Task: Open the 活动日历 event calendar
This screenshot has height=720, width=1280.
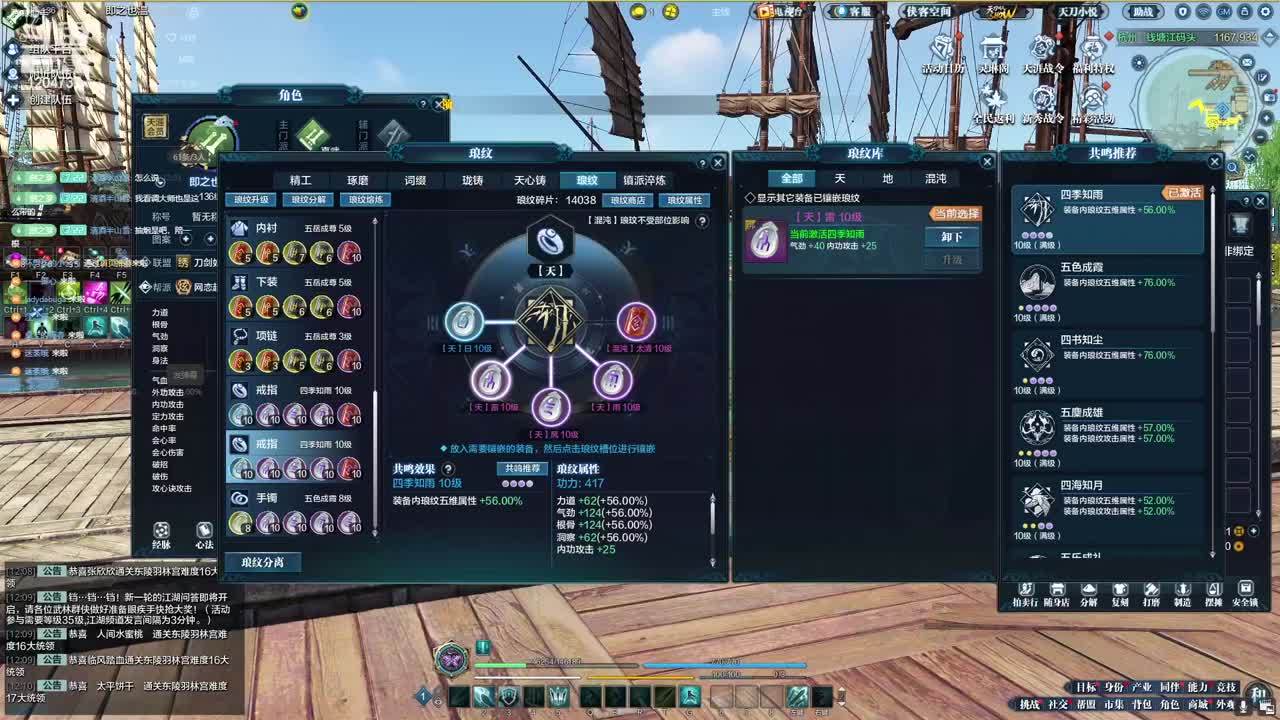Action: [943, 55]
